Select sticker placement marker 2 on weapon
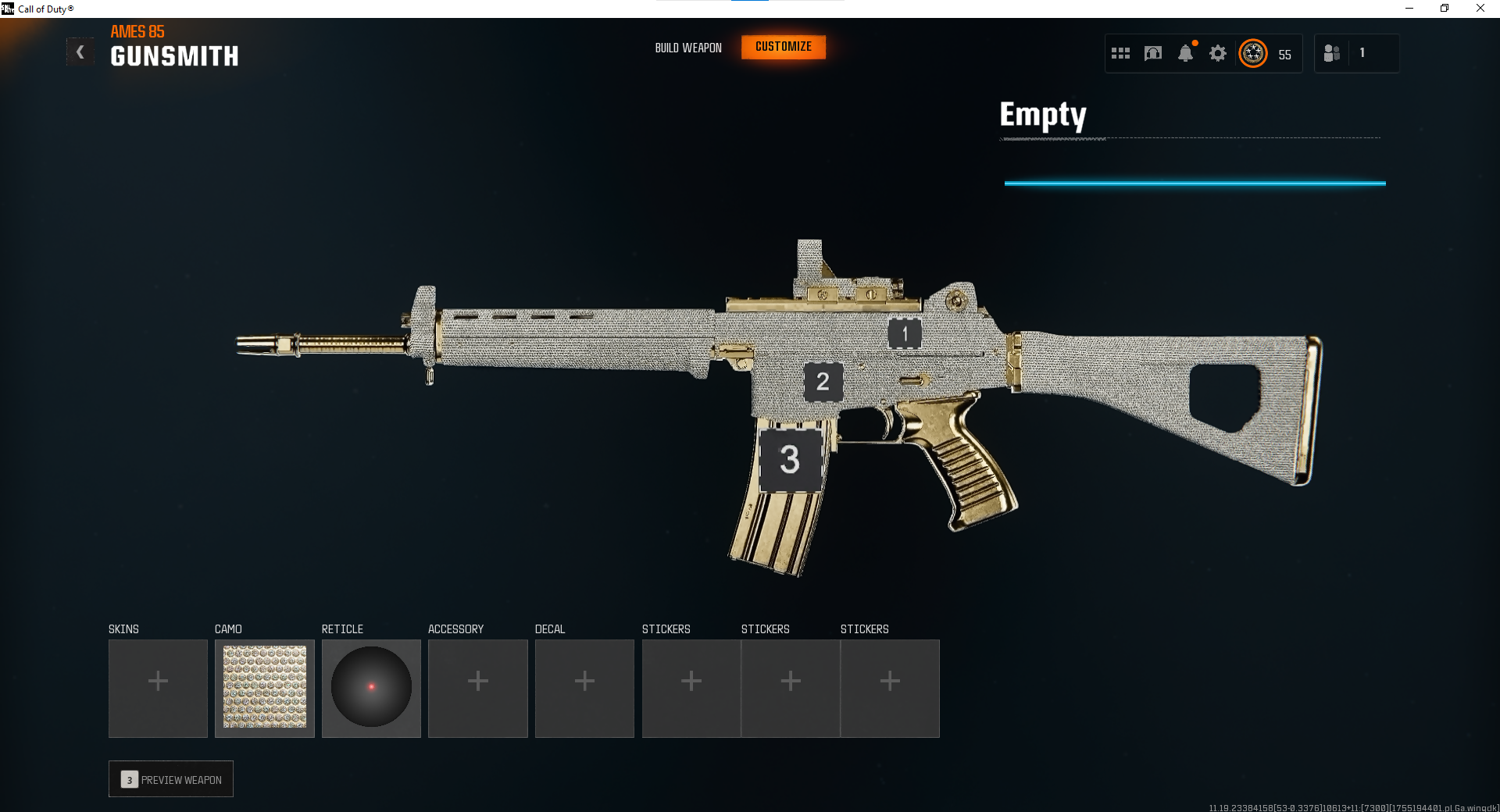 823,382
